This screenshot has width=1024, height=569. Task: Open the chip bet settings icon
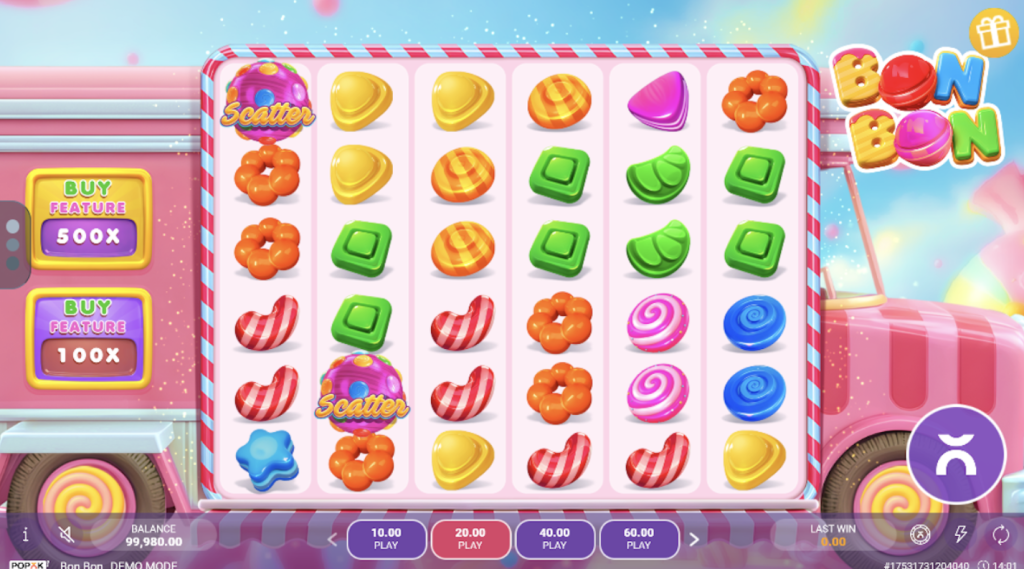pyautogui.click(x=920, y=534)
